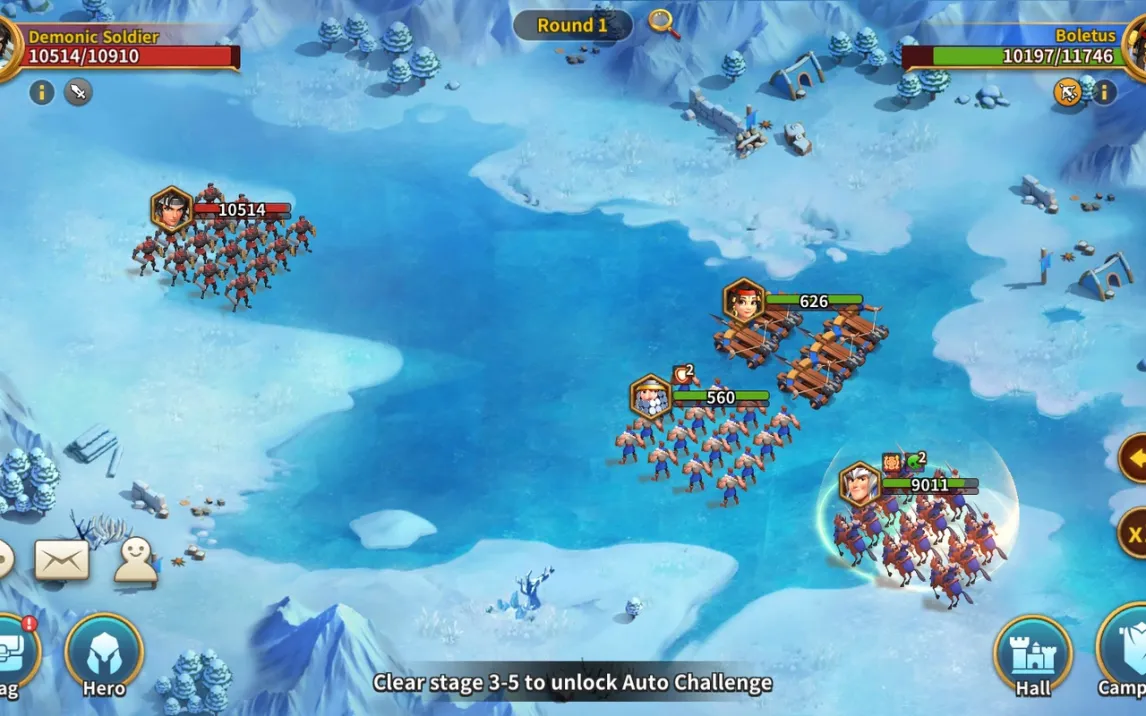Click the sword icon under Demonic Soldier

78,93
